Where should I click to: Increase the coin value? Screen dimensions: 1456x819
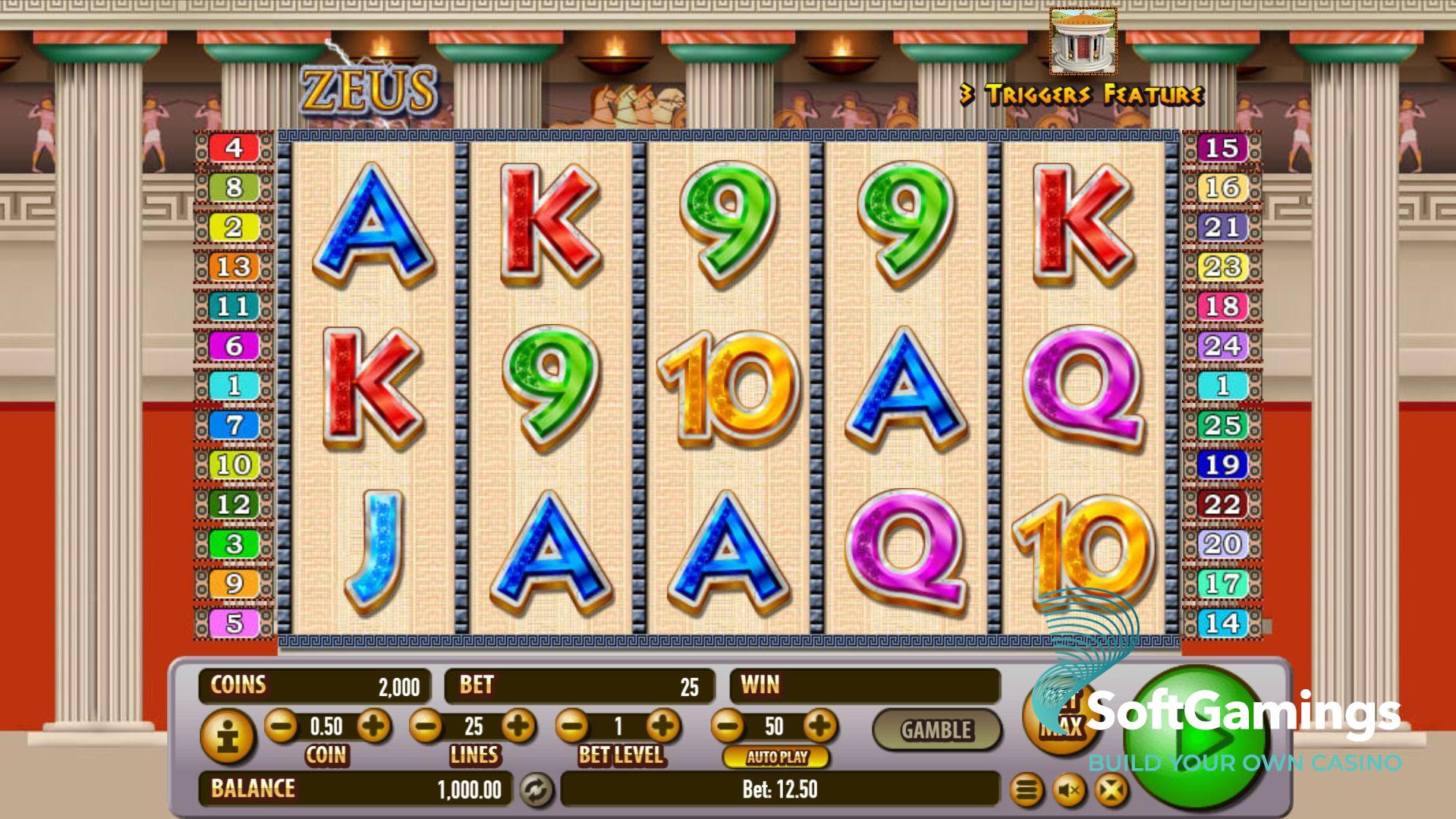coord(373,726)
